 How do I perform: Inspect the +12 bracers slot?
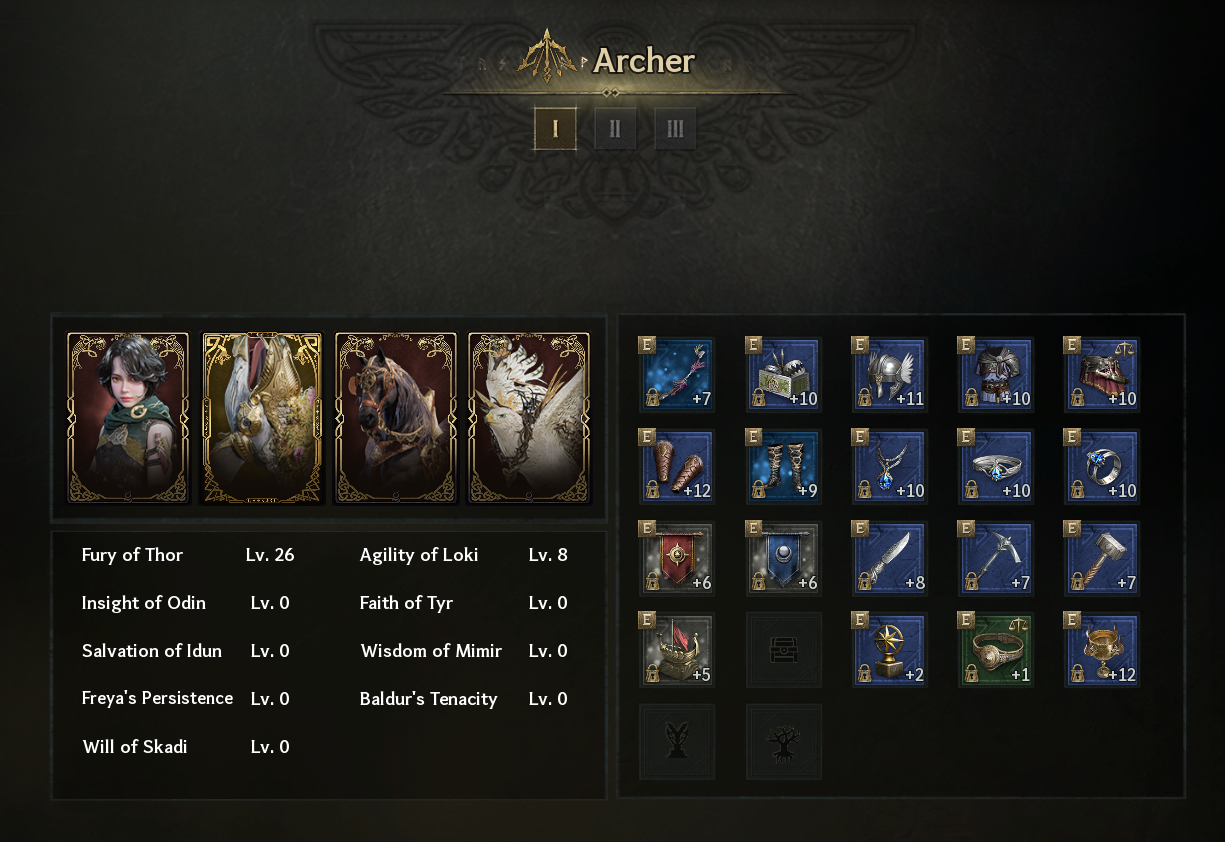677,467
